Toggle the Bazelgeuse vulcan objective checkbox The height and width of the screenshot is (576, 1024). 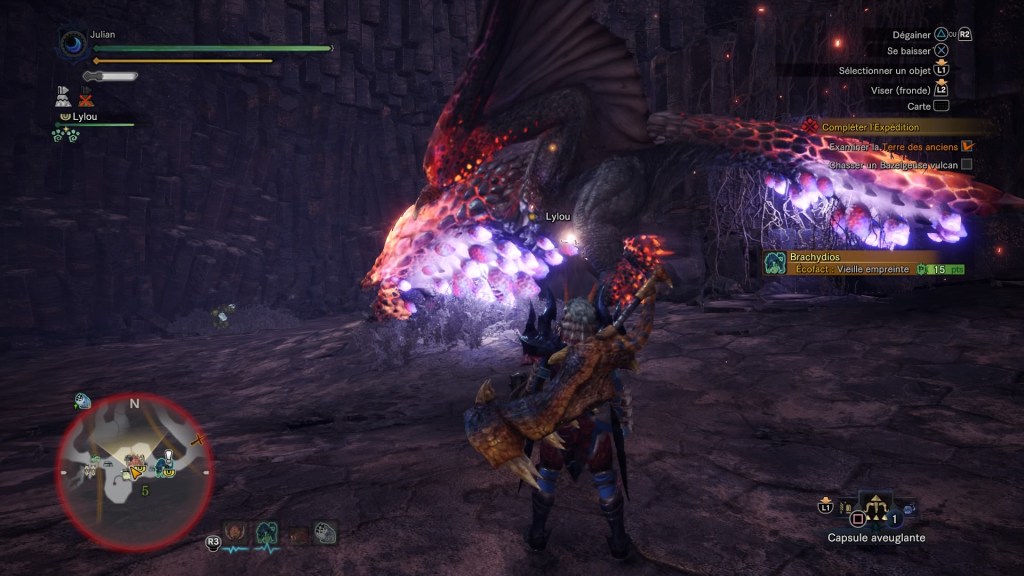(x=967, y=164)
